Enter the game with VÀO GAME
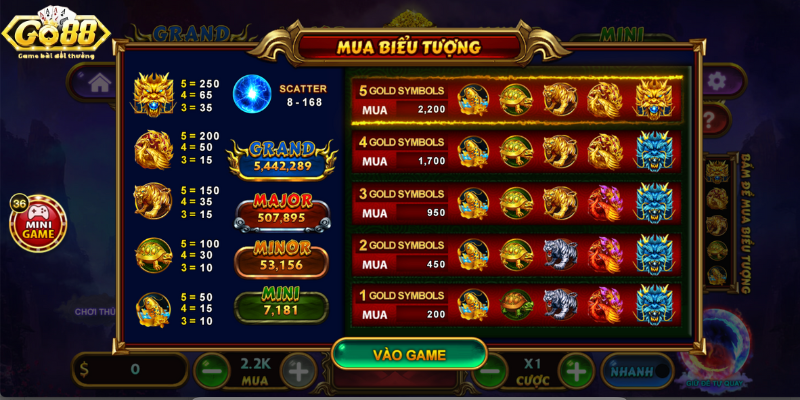 point(409,354)
